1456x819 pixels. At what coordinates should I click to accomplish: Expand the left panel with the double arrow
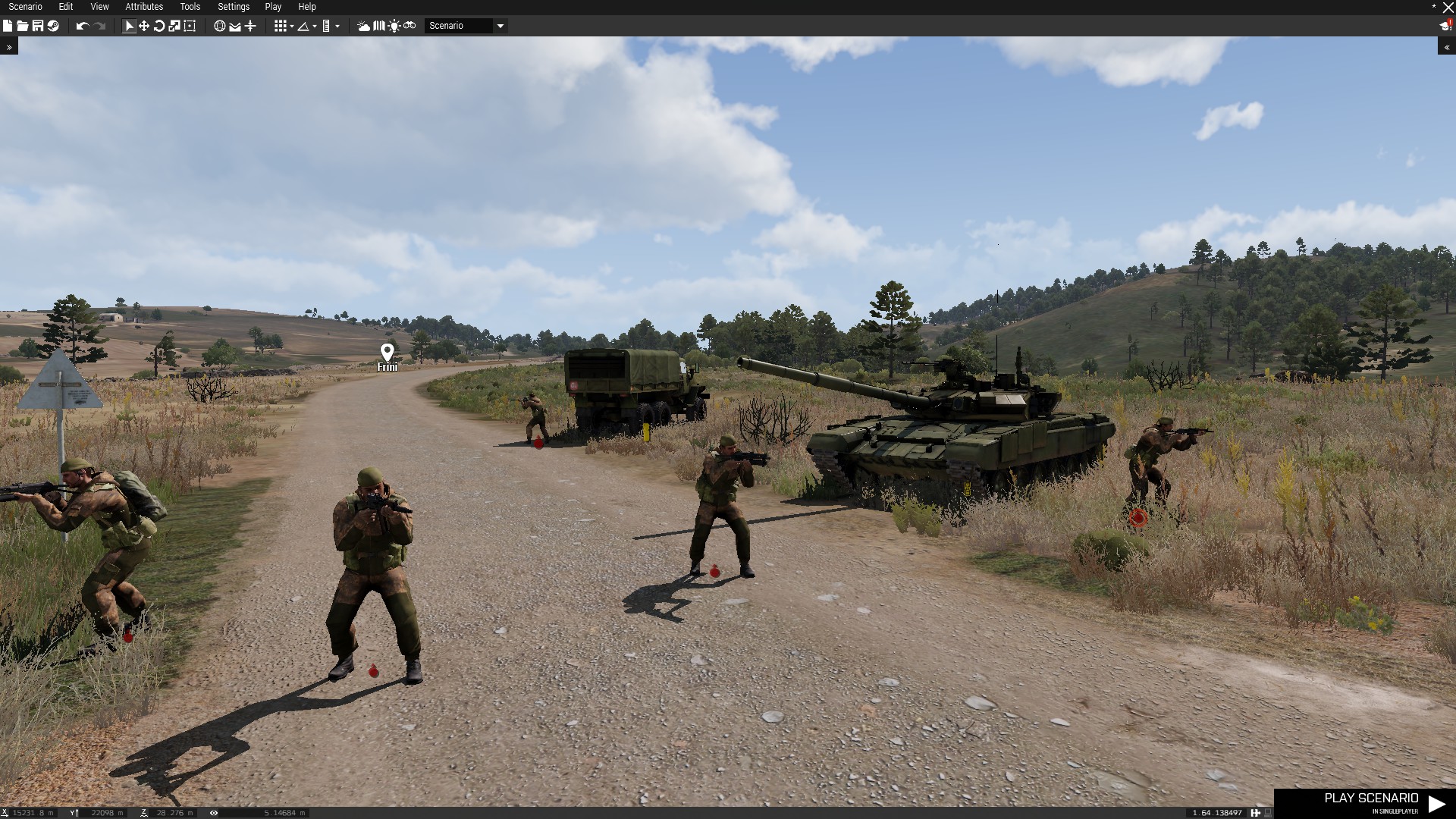9,47
